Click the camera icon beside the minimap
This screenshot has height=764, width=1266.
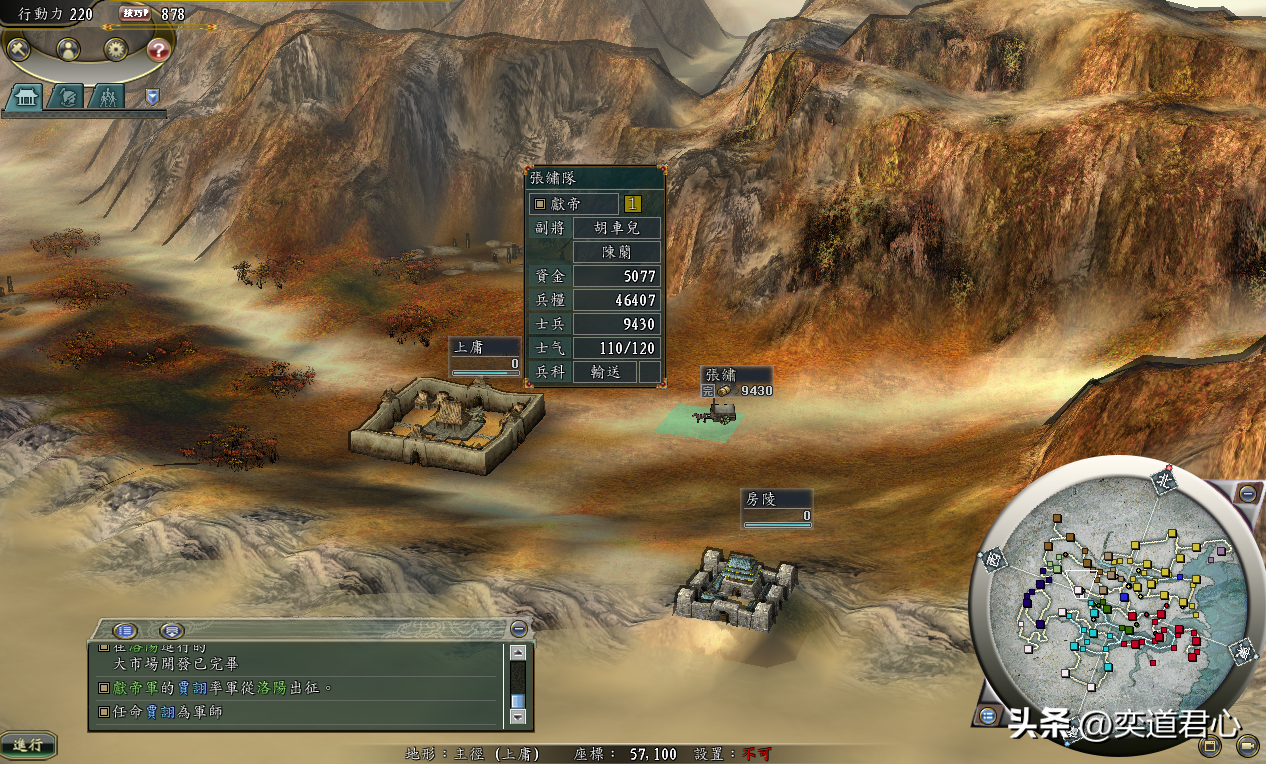click(1246, 745)
